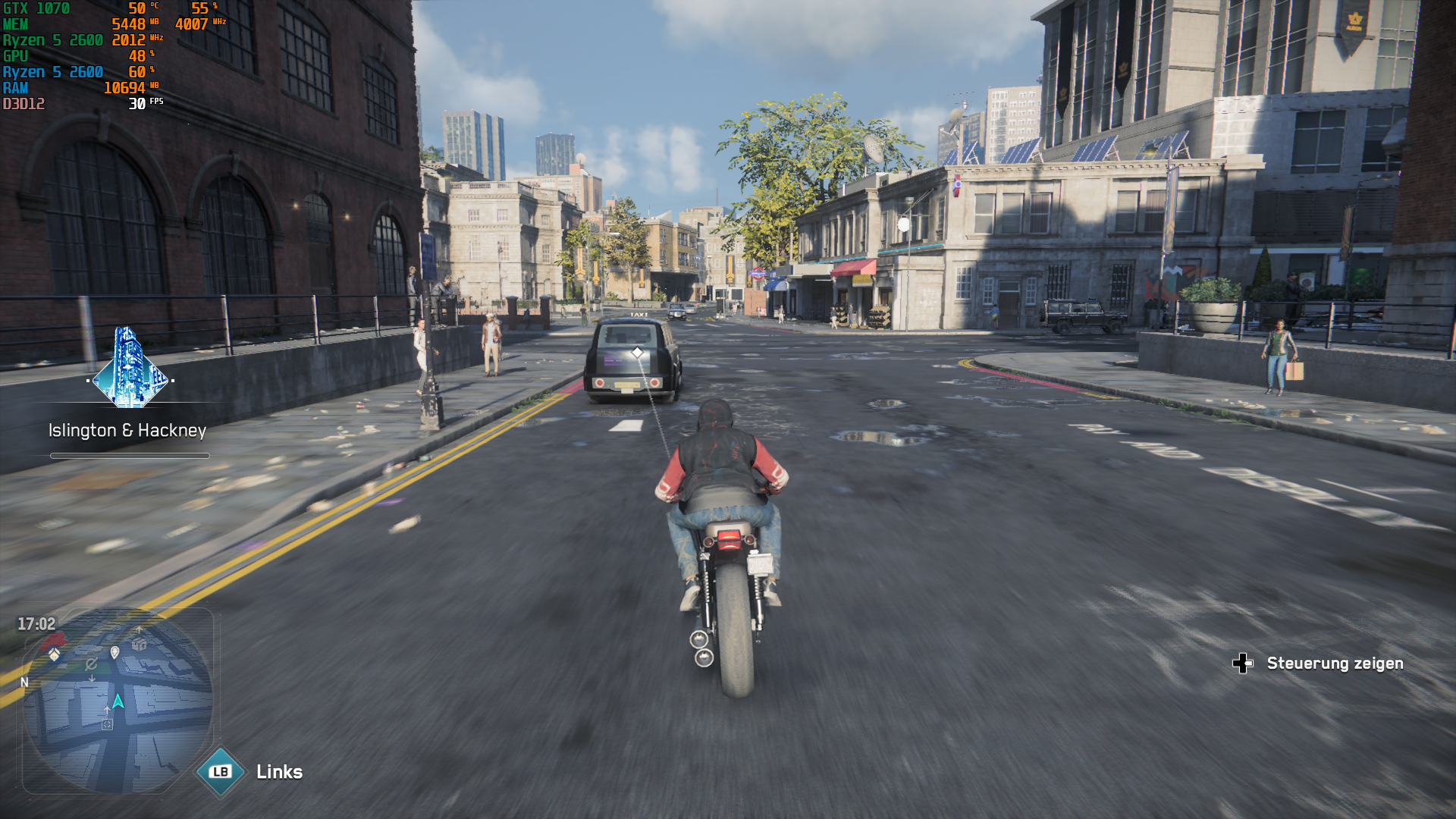Click the 17:02 clock above the minimap
Image resolution: width=1456 pixels, height=819 pixels.
[x=39, y=624]
